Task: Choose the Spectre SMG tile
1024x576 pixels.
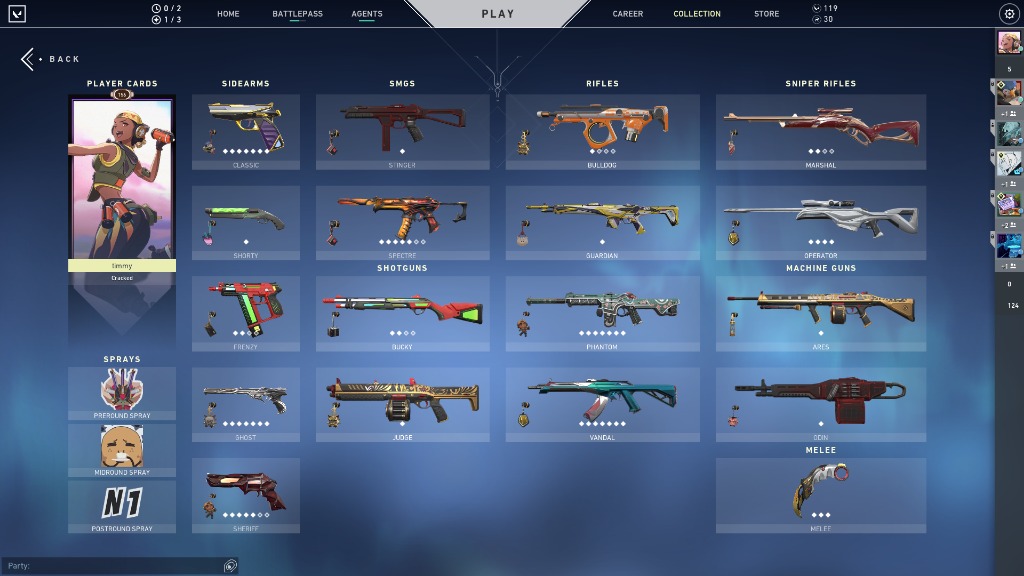Action: tap(402, 222)
